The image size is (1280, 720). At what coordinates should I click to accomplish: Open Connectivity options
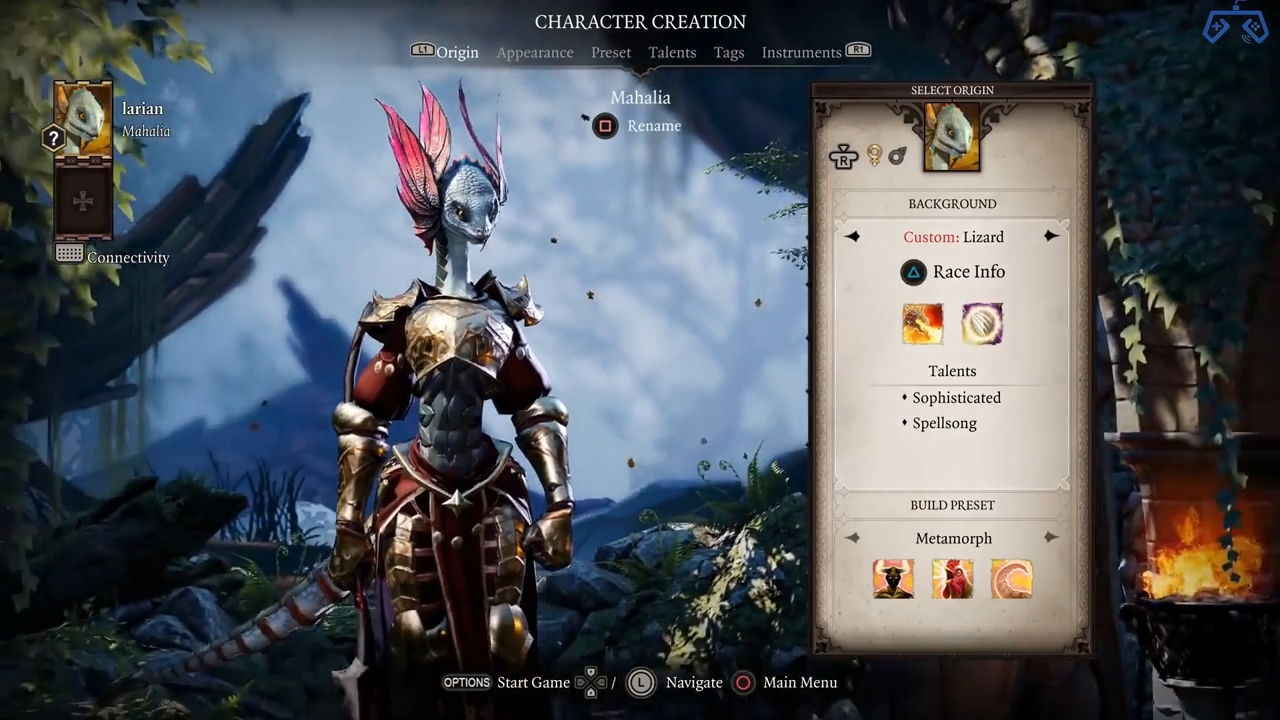[113, 257]
